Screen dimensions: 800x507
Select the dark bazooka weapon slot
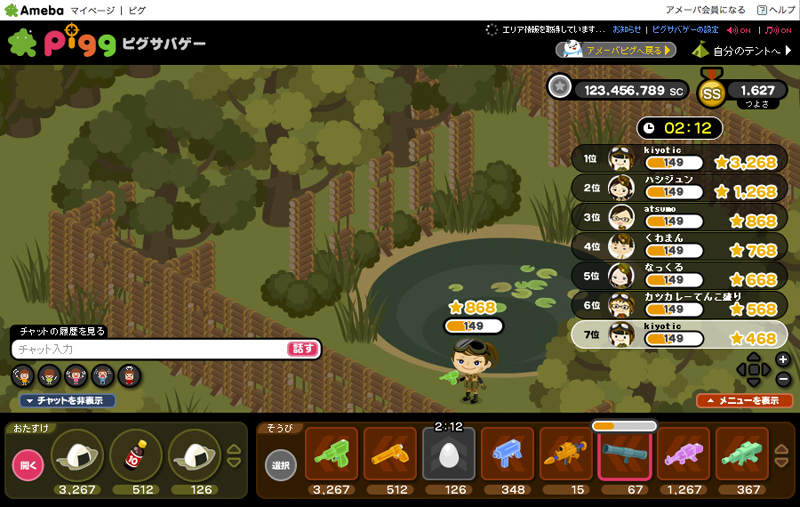625,455
